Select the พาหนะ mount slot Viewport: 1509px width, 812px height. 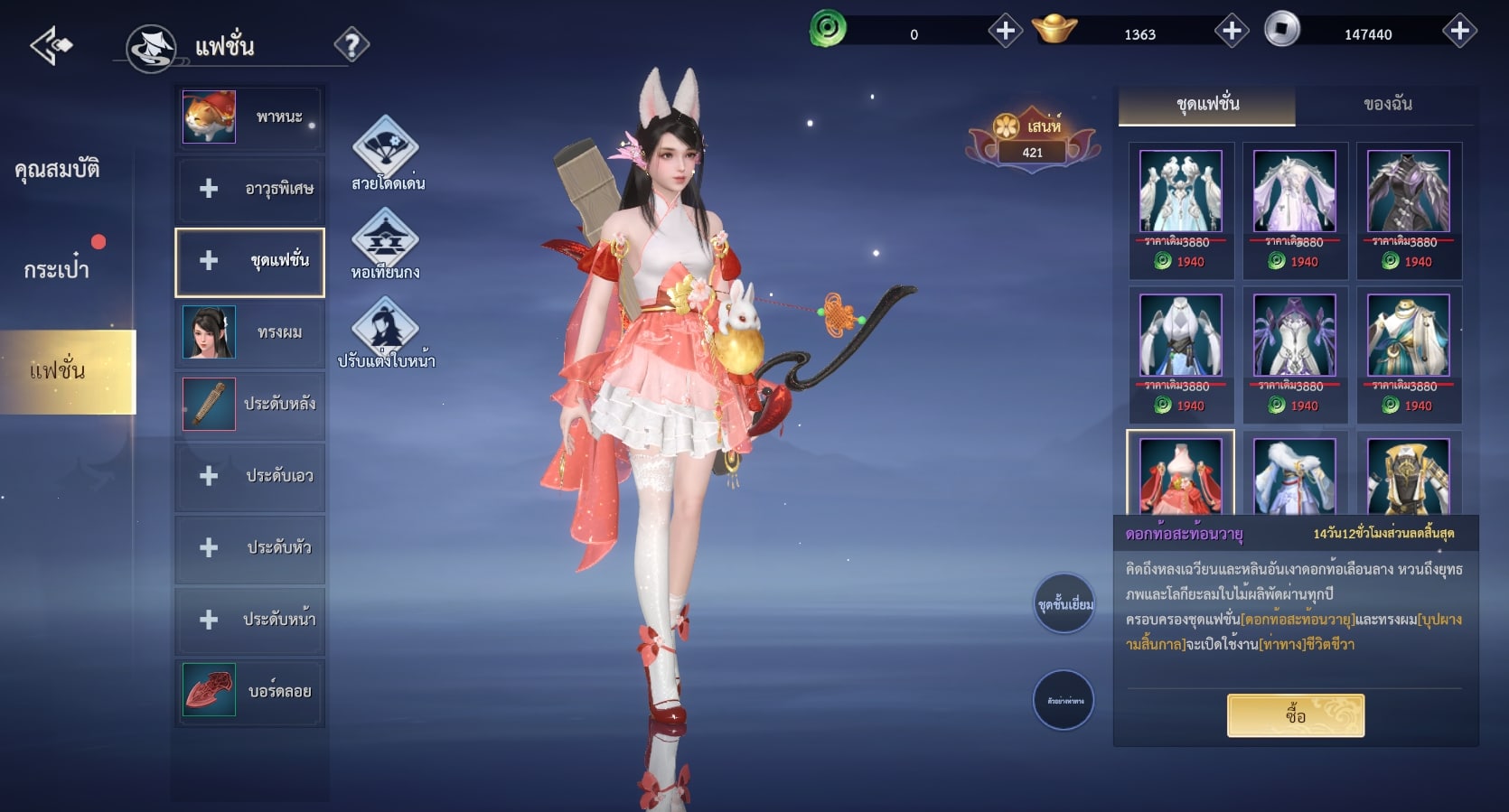point(249,117)
